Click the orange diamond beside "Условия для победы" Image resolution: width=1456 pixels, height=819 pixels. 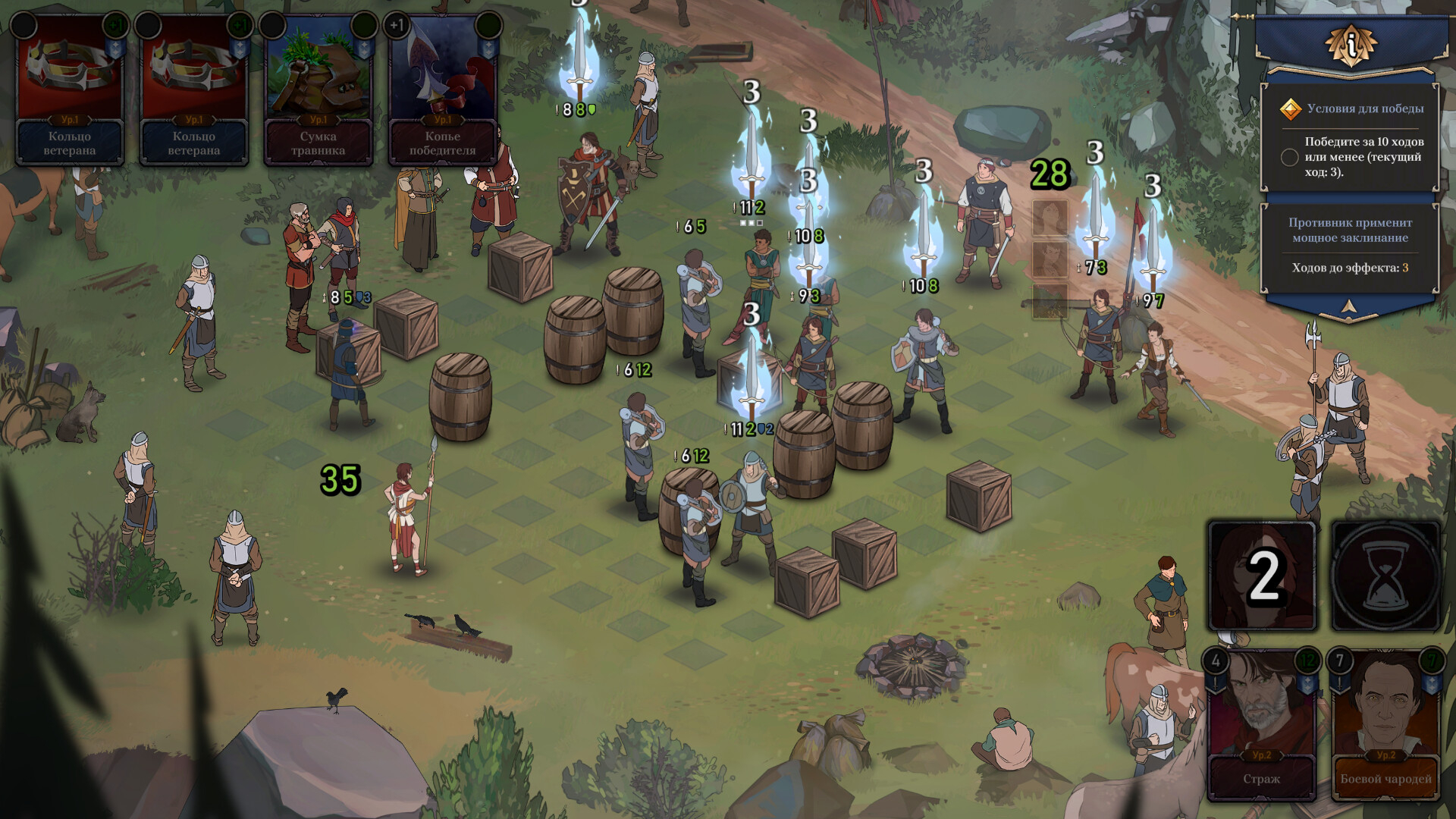coord(1291,109)
